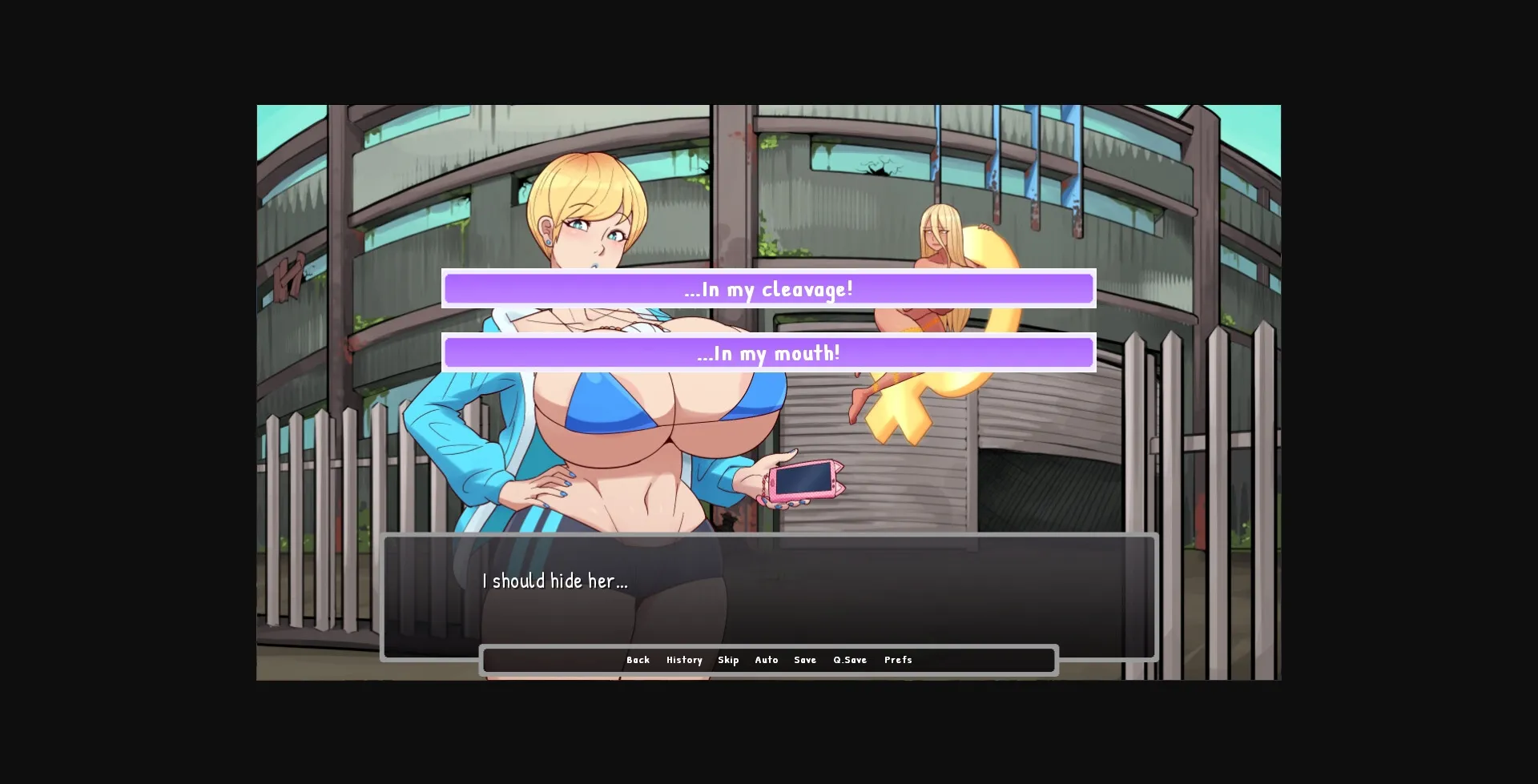Choose the "...In my cleavage!" dialogue option

click(x=769, y=289)
